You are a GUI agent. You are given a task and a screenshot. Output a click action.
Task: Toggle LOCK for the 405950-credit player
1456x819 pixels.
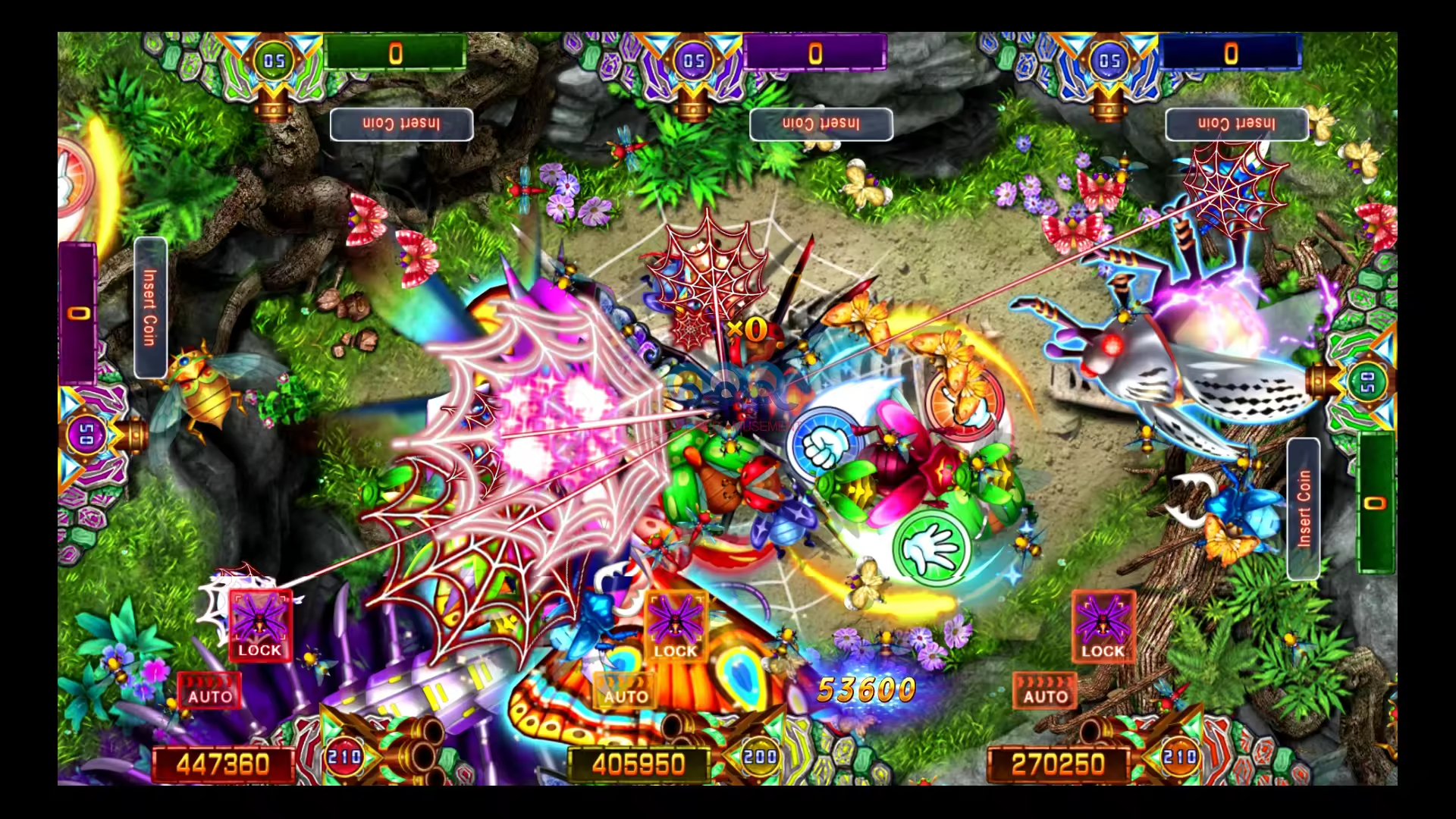(x=675, y=626)
